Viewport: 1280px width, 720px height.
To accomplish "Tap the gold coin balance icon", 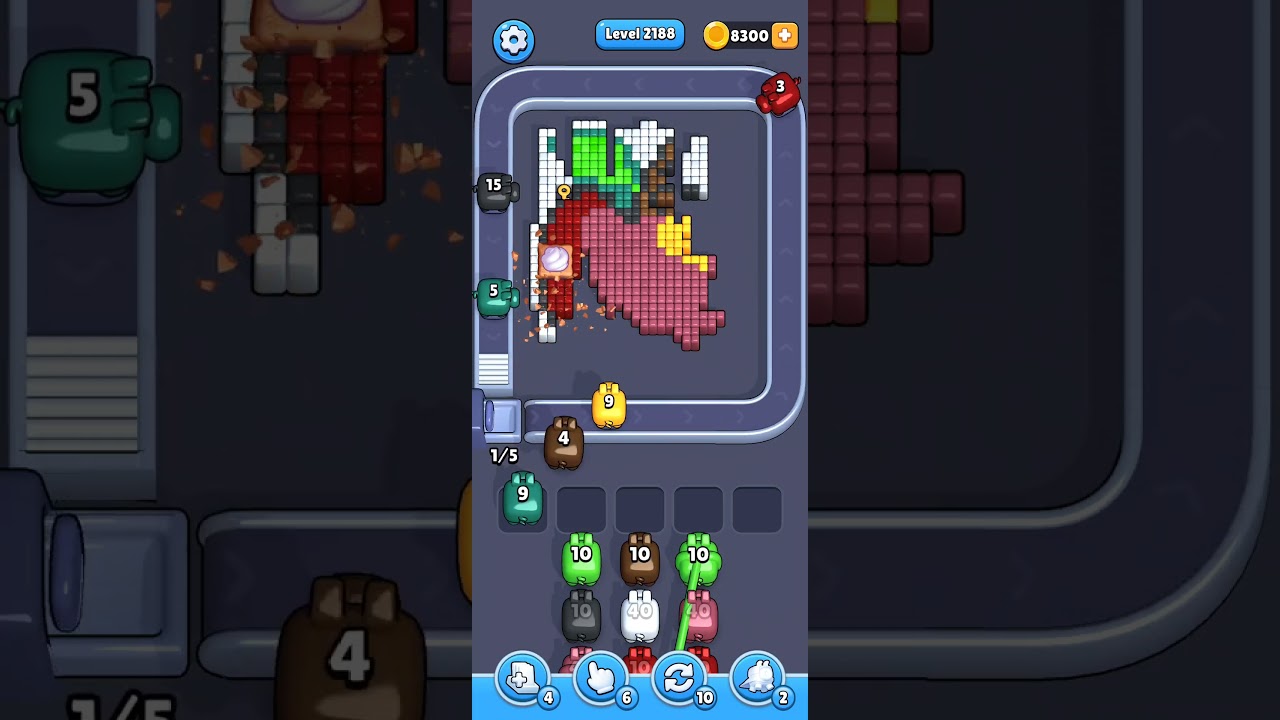I will [x=717, y=35].
